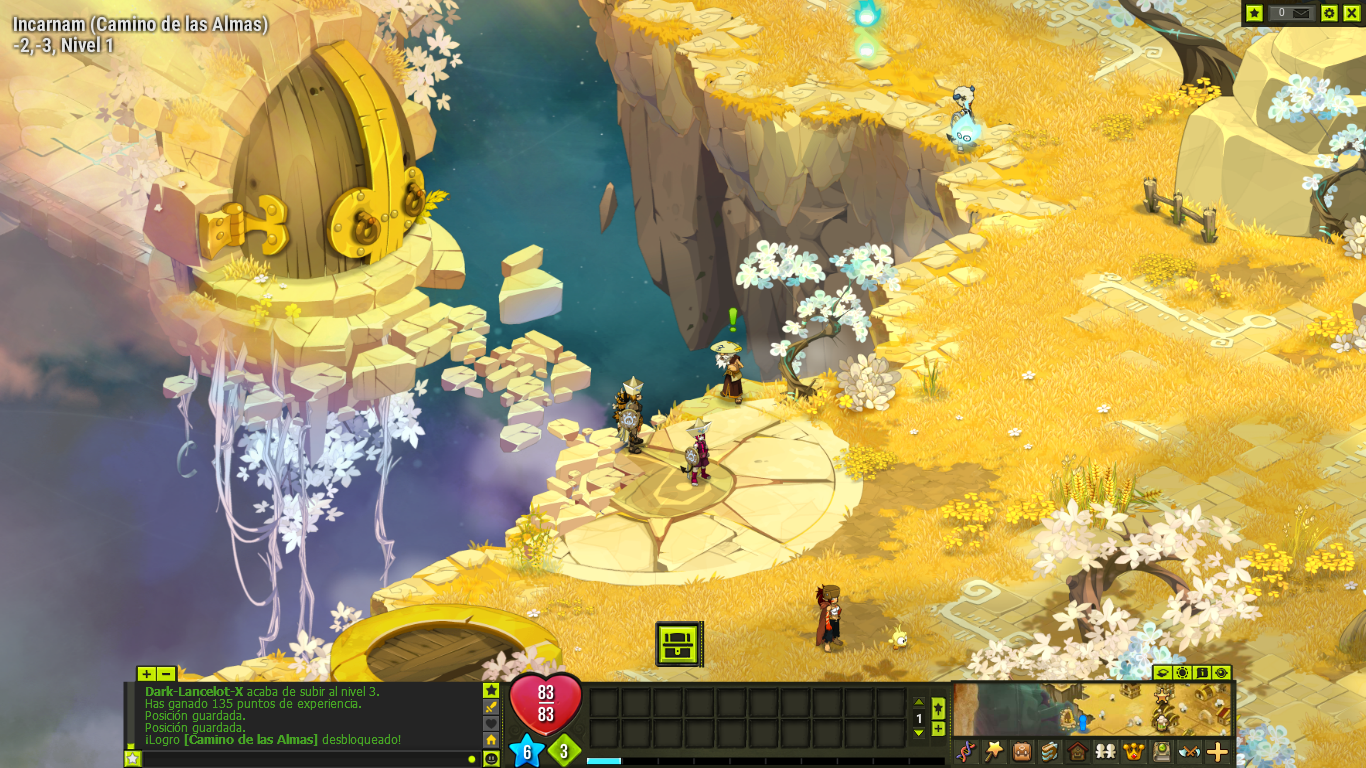This screenshot has width=1366, height=768.
Task: Open the star wand spells menu
Action: click(994, 751)
